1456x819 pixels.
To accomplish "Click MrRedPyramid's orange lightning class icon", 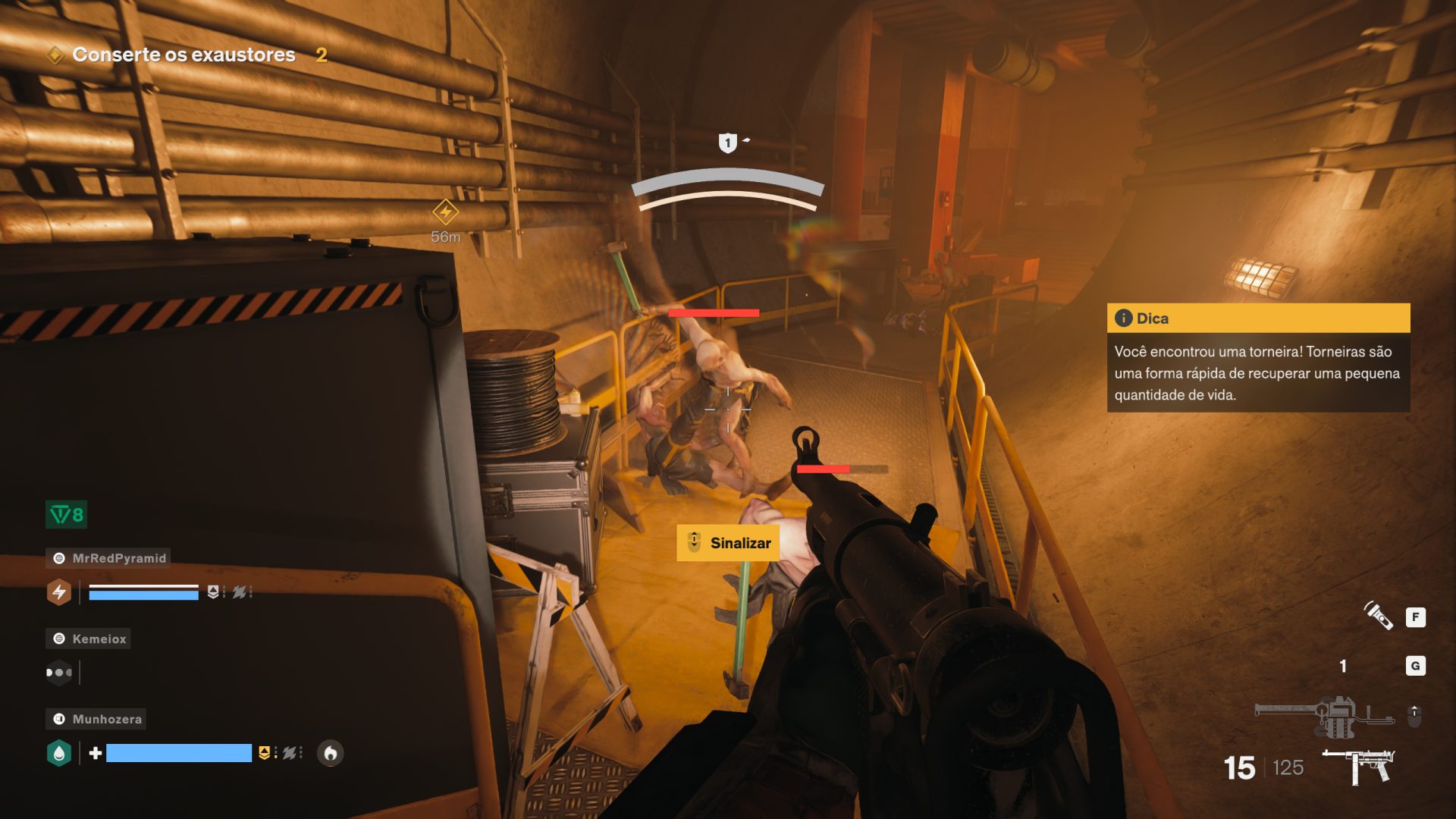I will click(x=59, y=592).
